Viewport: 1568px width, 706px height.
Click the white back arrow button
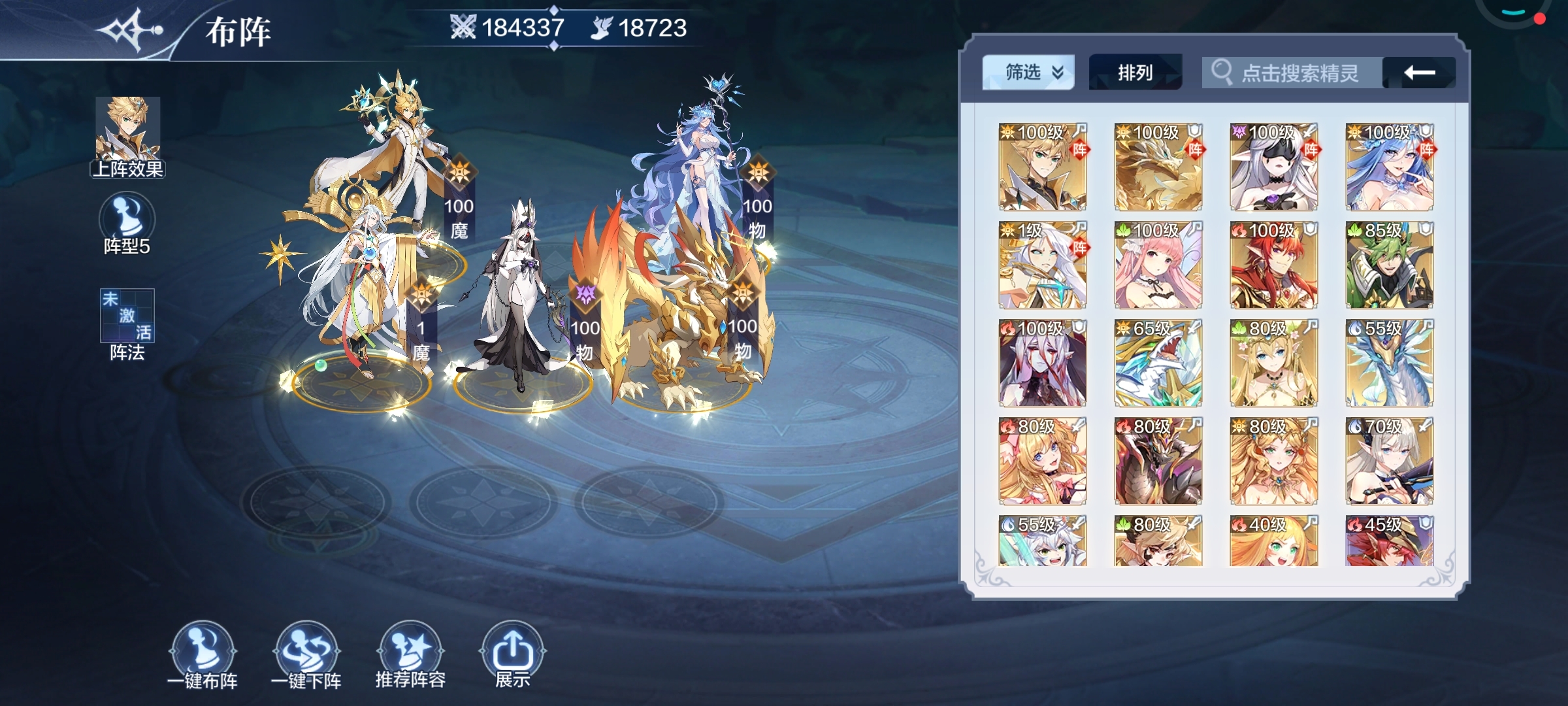point(1419,72)
